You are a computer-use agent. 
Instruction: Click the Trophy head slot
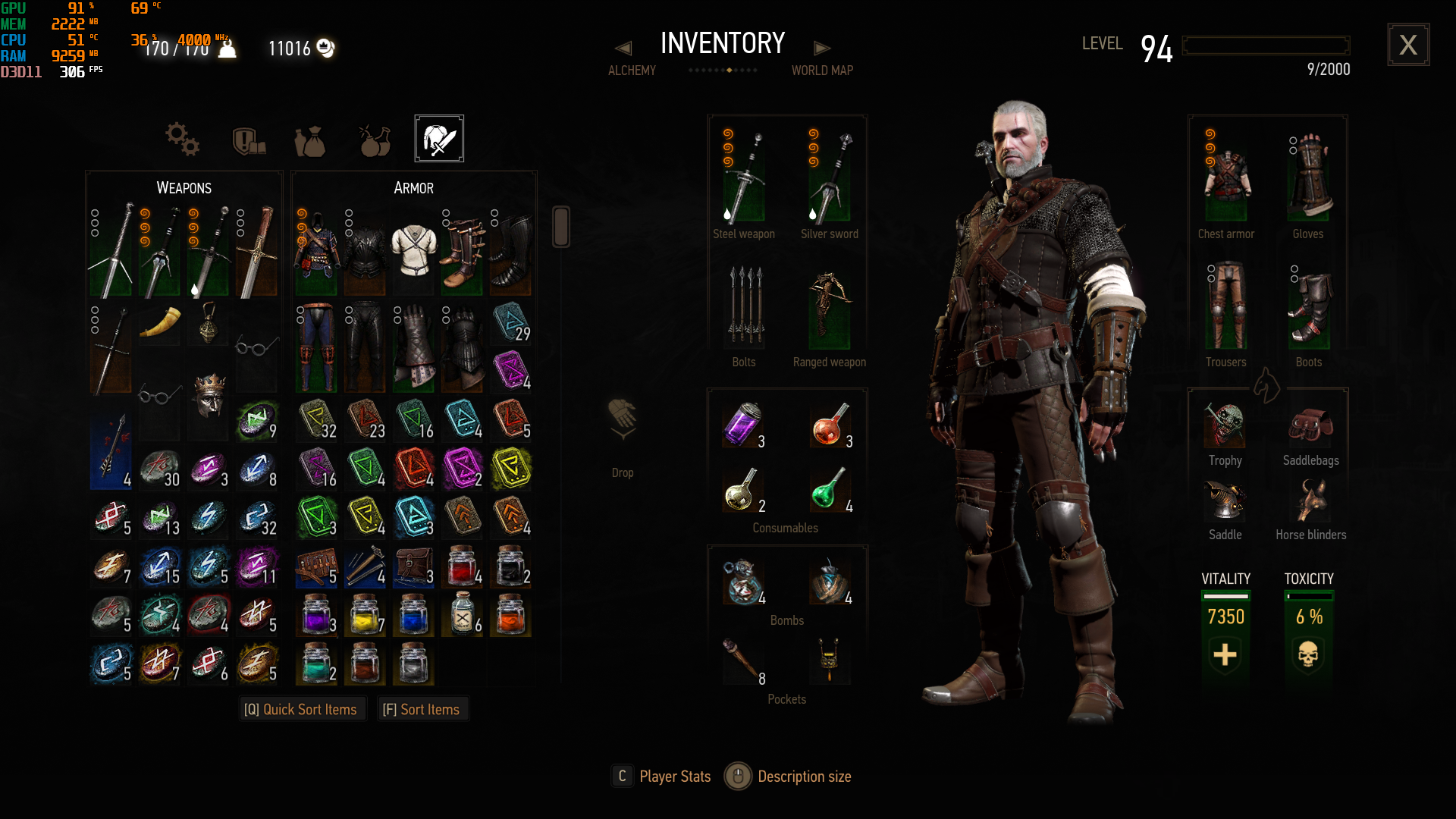(x=1225, y=425)
